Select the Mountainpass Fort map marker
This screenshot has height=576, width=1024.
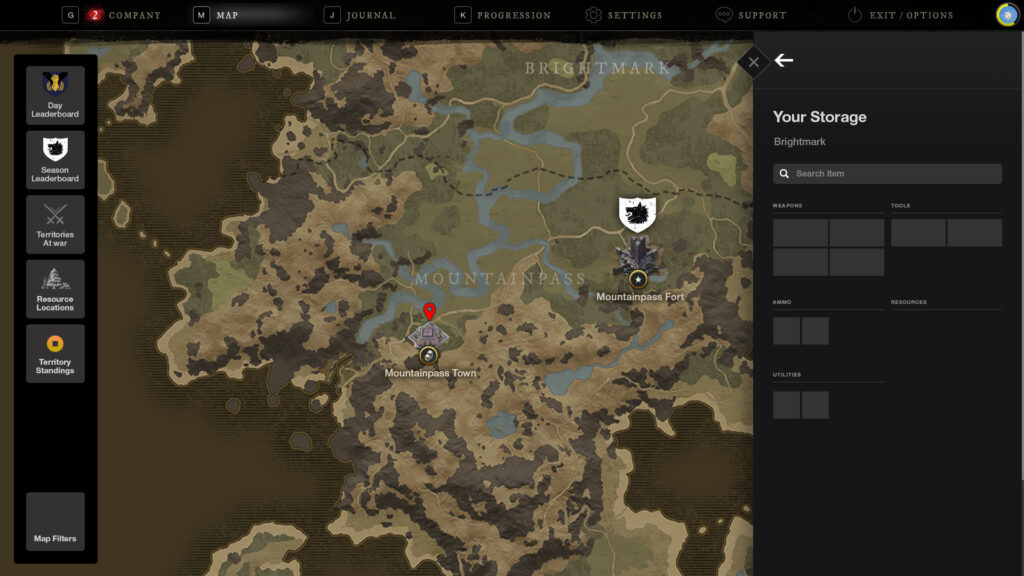coord(637,257)
